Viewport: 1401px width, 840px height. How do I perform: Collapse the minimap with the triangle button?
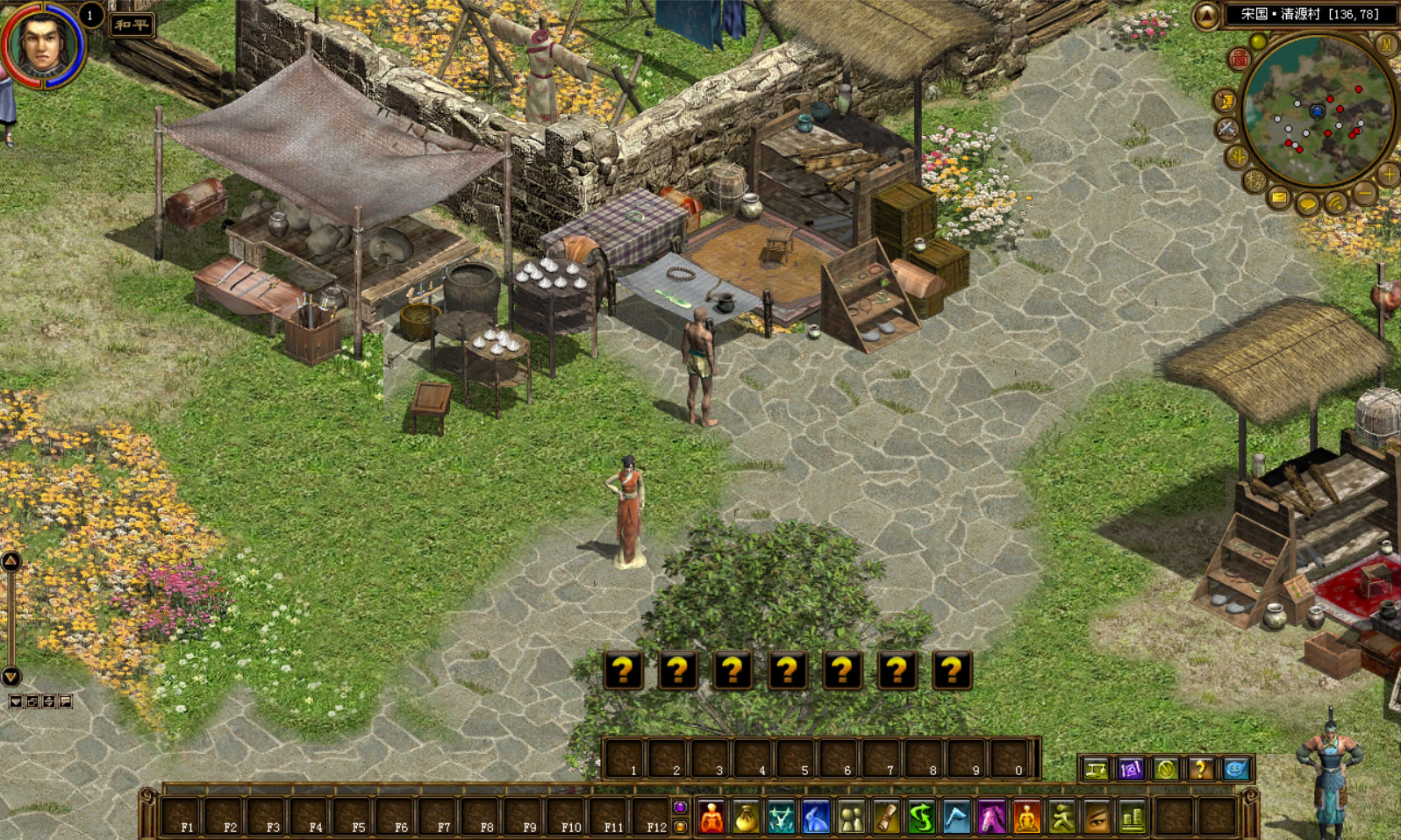[1206, 15]
